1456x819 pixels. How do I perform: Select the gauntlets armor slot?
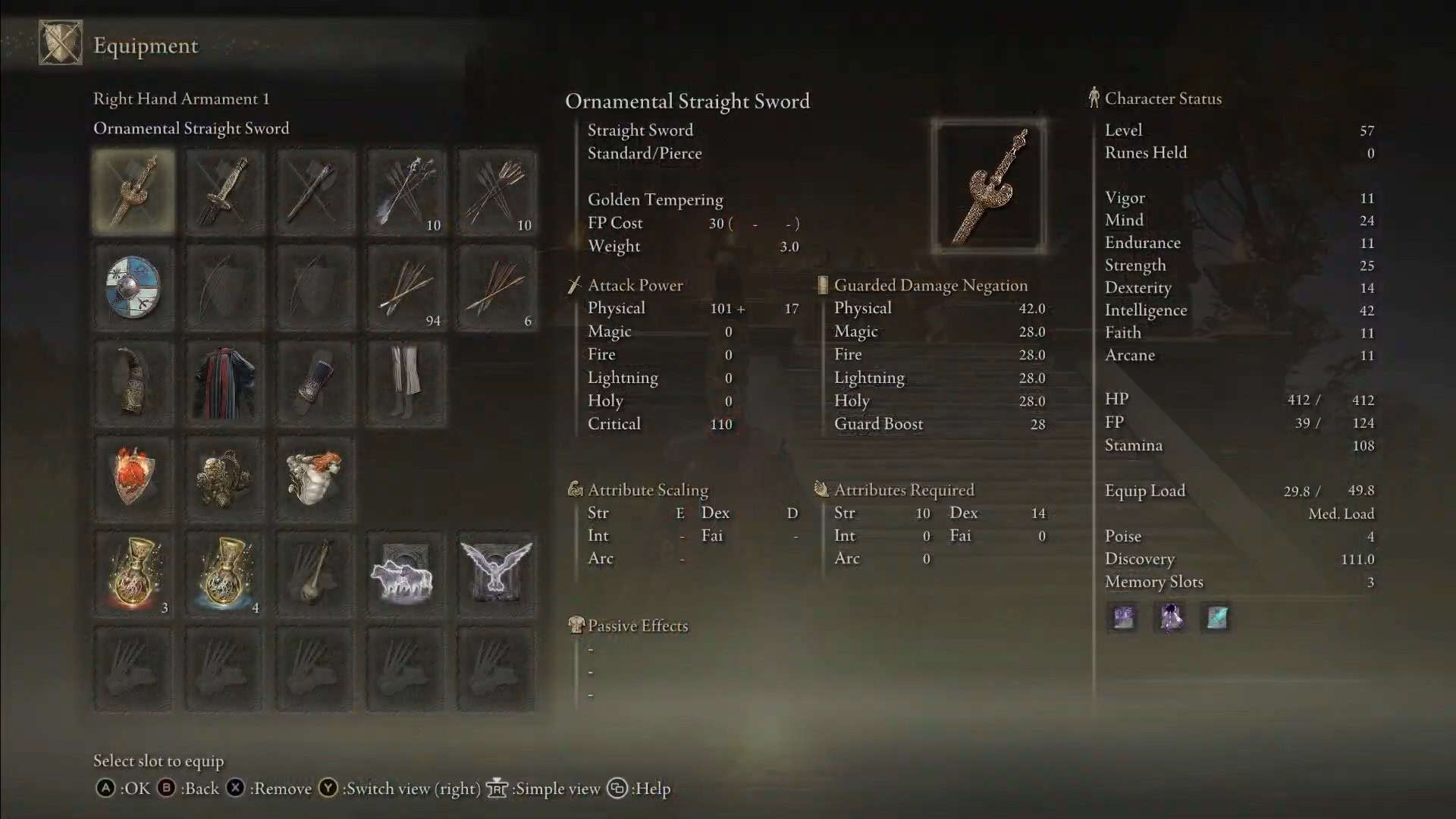coord(315,383)
